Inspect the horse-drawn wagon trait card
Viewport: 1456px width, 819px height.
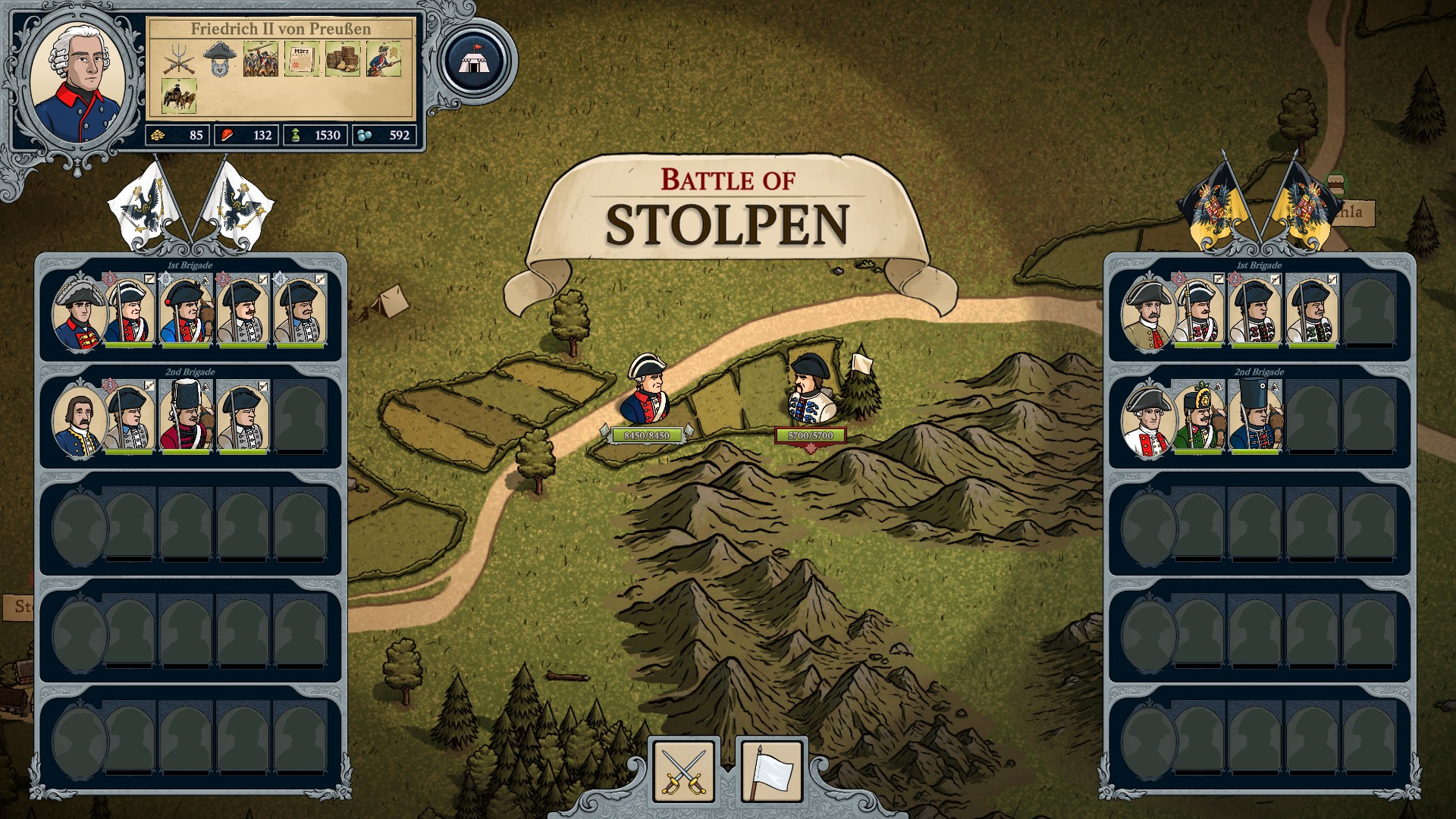[x=179, y=96]
